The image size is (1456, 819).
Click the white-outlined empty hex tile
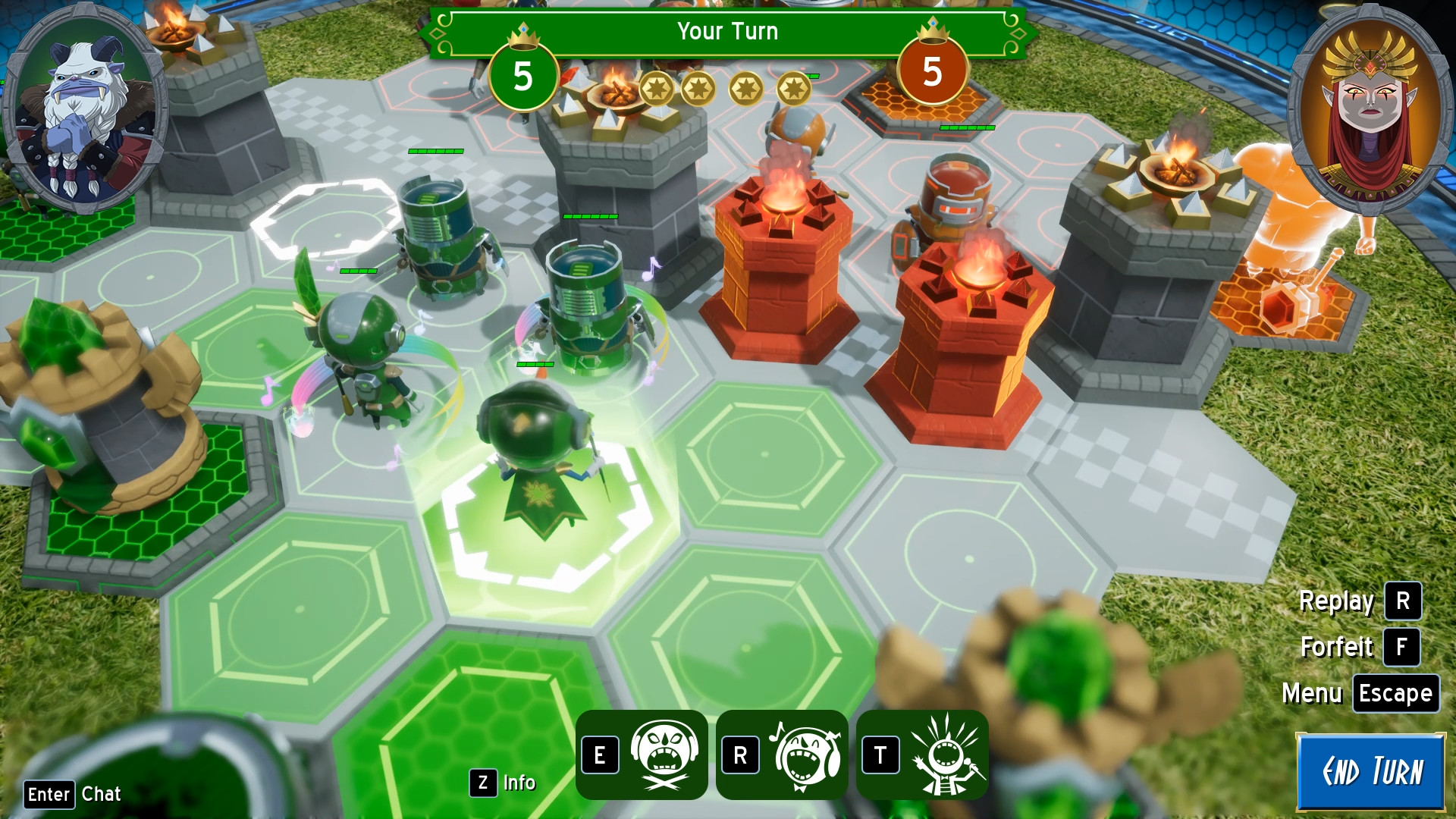(x=326, y=220)
